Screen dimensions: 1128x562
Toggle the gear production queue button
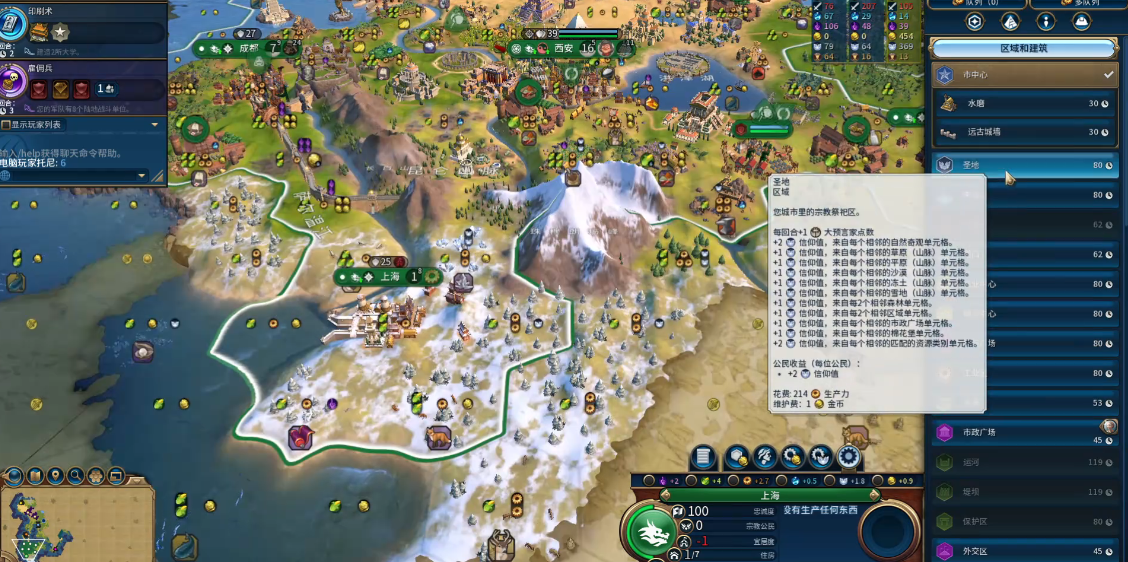pos(849,457)
